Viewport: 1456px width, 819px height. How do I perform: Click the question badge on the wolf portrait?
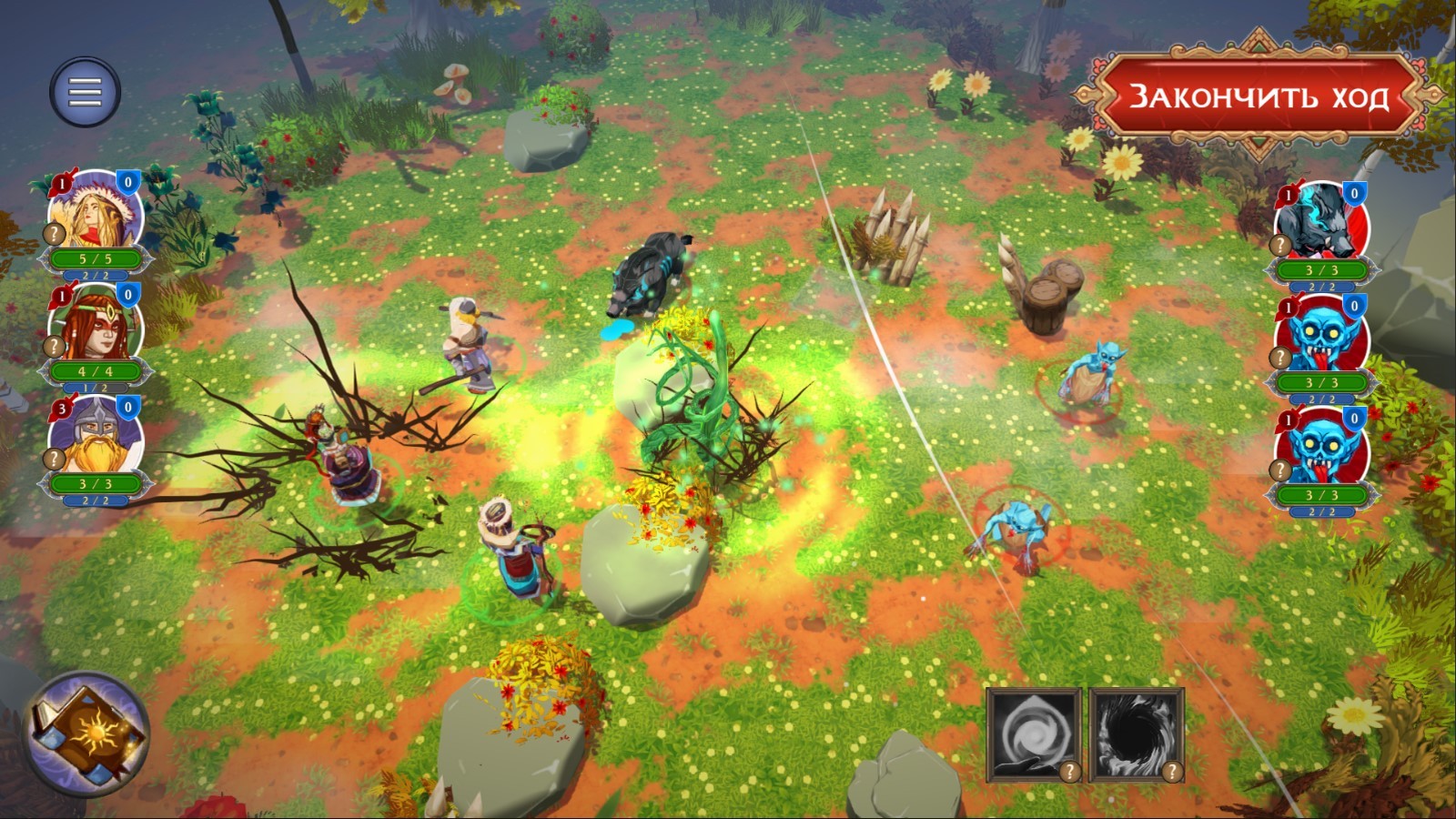click(1280, 244)
